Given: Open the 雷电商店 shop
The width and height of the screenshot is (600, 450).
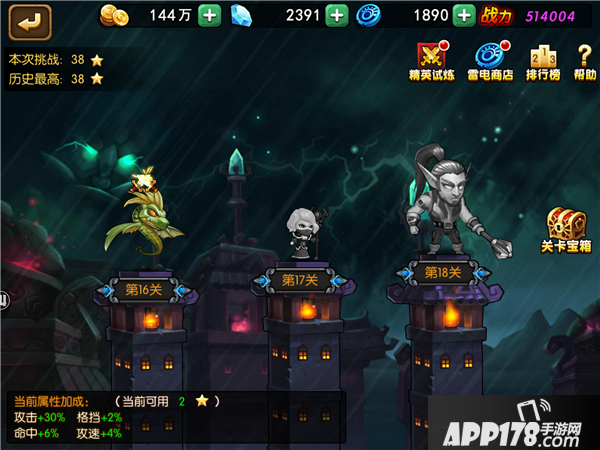Looking at the screenshot, I should point(489,62).
